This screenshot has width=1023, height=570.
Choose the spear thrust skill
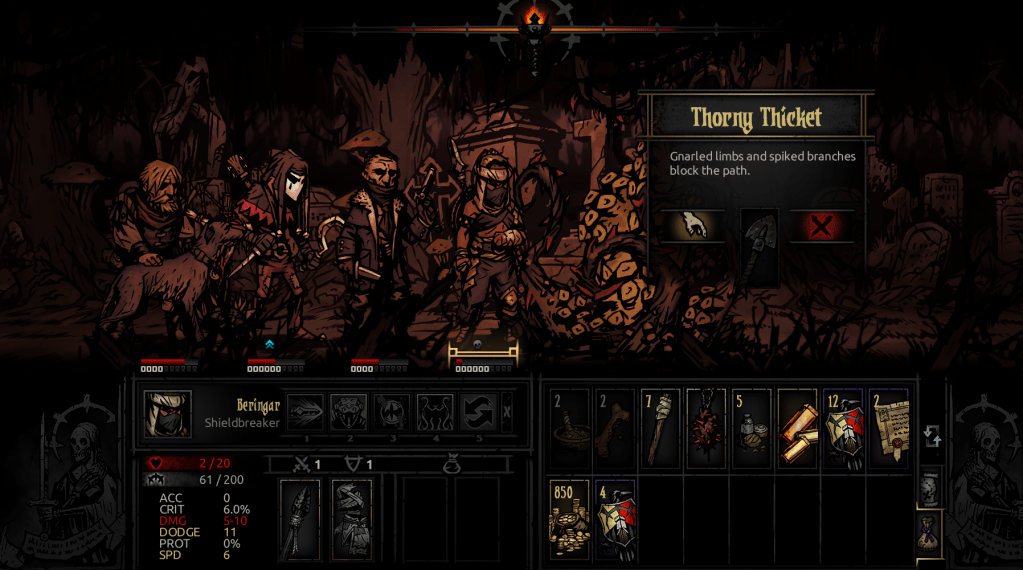click(306, 412)
